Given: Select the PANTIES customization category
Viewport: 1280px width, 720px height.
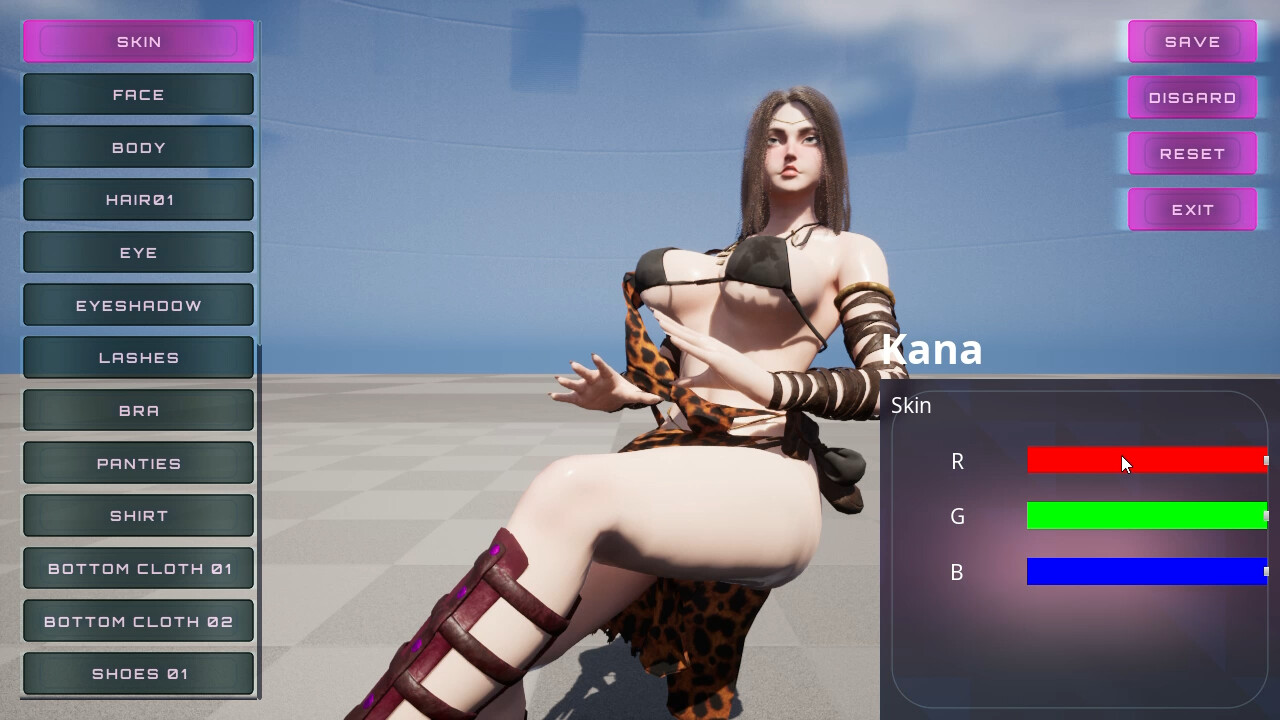Looking at the screenshot, I should 138,462.
